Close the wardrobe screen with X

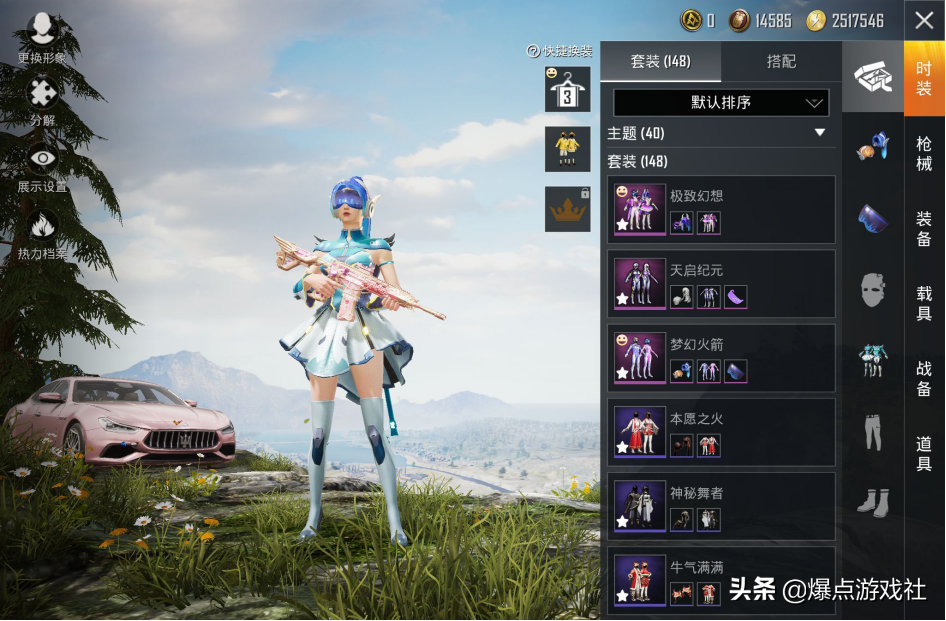tap(924, 20)
